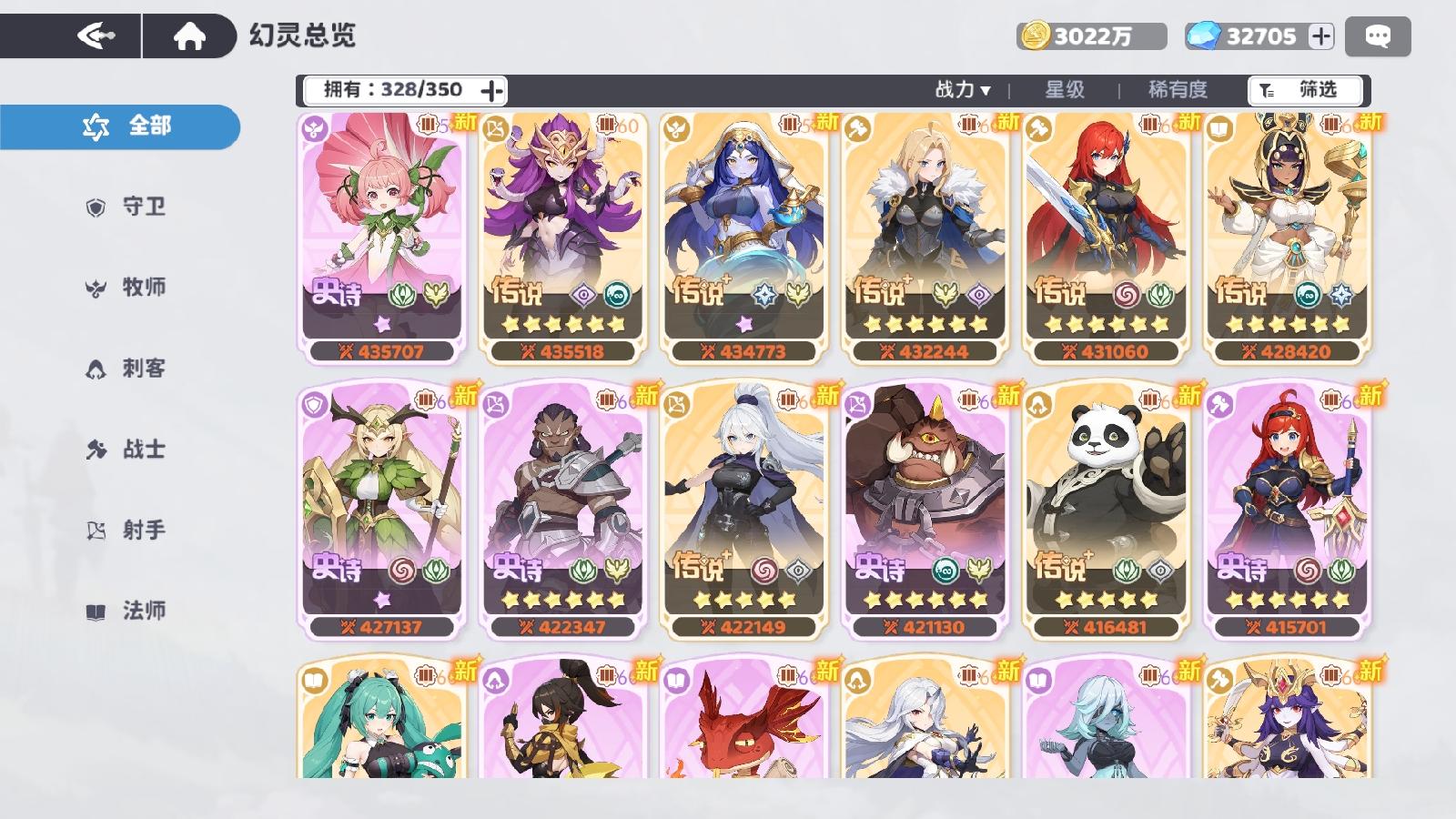Screen dimensions: 1456x819
Task: Expand roster capacity with the 拥有 plus button
Action: pos(491,89)
